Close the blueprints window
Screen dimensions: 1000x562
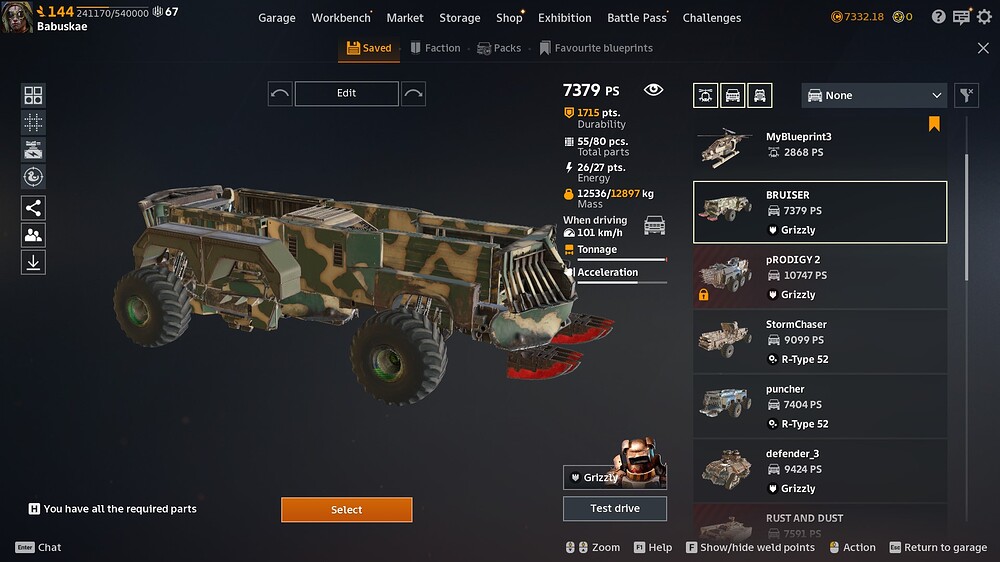point(983,48)
